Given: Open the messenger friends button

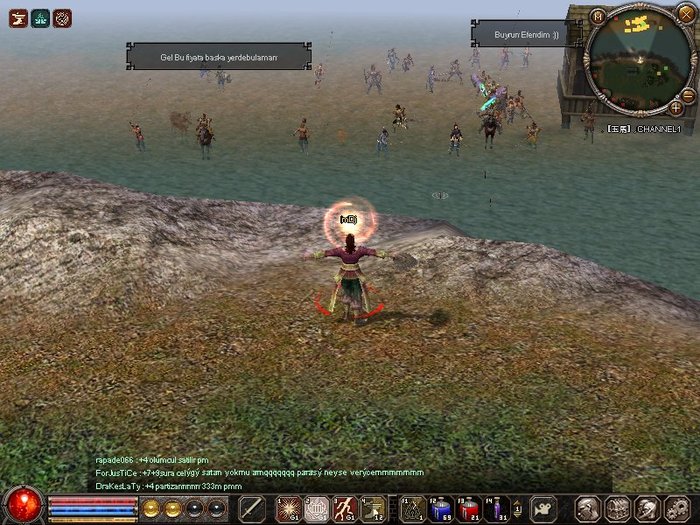Looking at the screenshot, I should pos(647,508).
